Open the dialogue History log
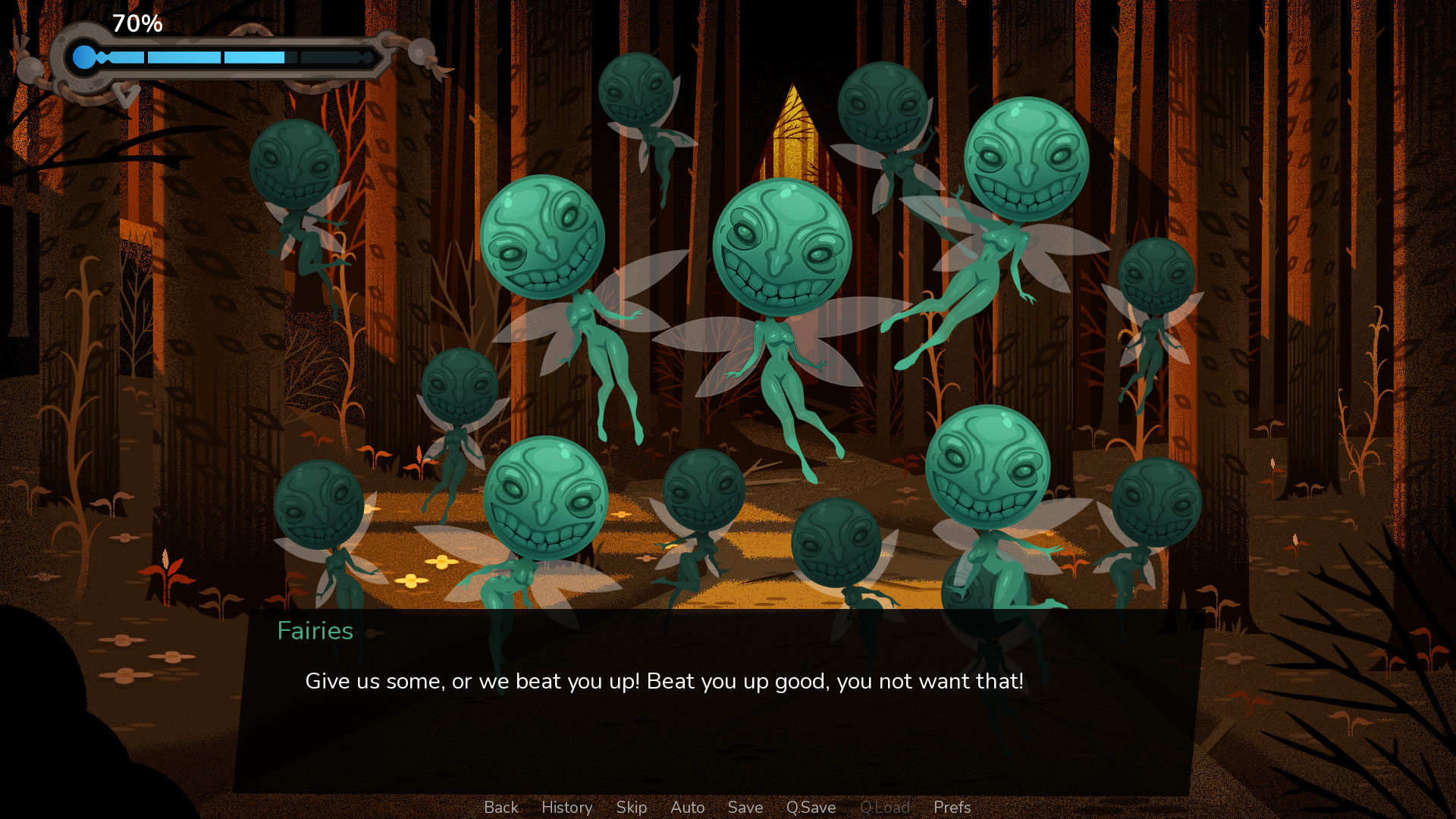This screenshot has width=1456, height=819. (x=566, y=808)
